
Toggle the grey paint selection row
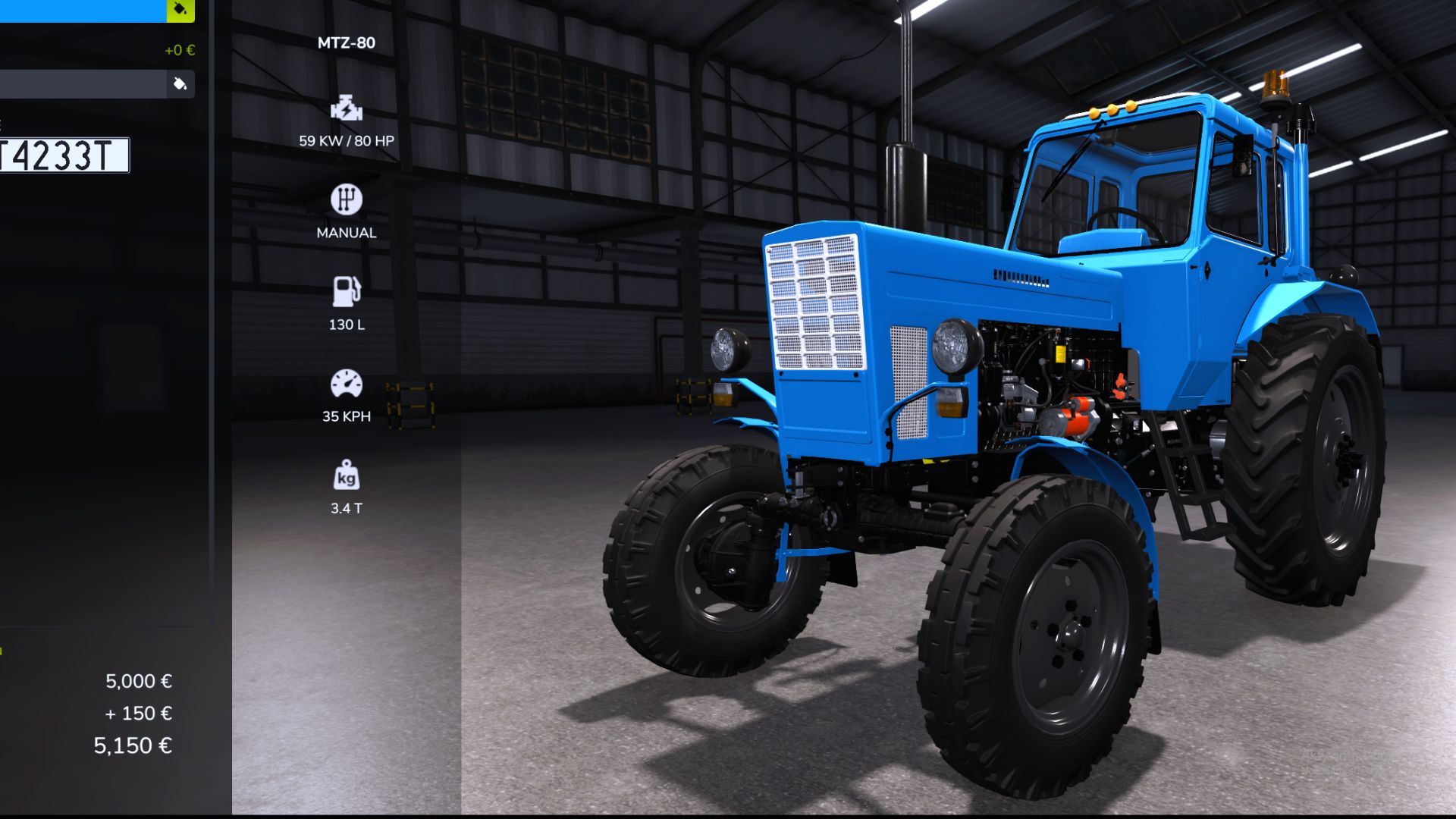(91, 83)
